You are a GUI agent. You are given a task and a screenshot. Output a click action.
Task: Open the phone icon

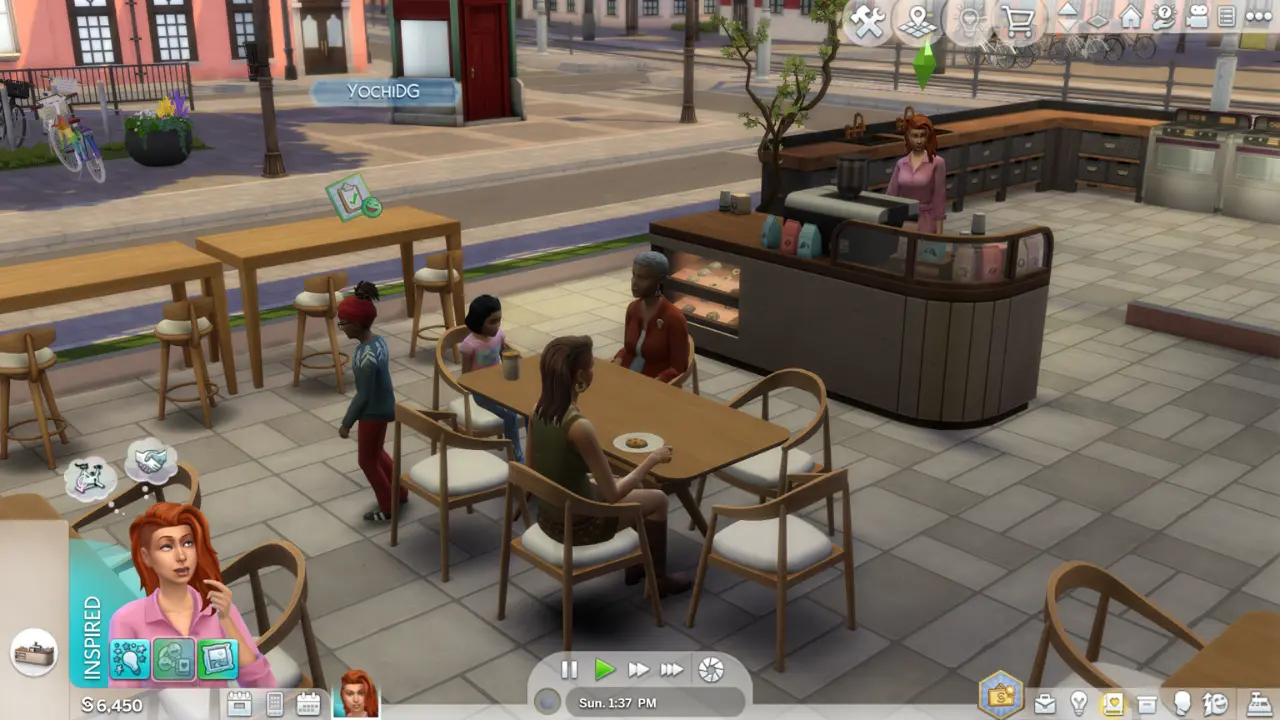pyautogui.click(x=275, y=704)
